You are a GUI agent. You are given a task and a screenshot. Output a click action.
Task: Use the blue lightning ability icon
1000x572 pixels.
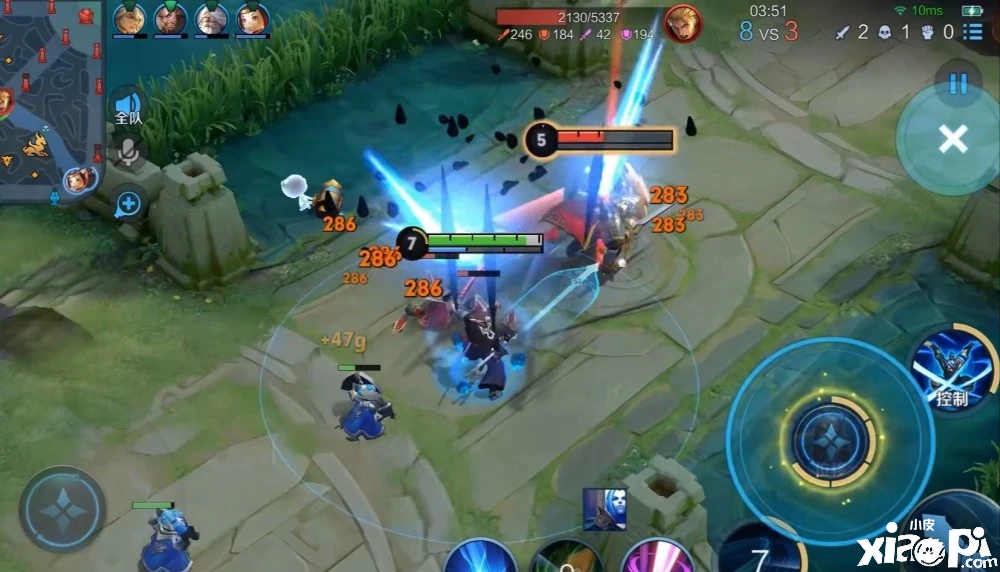coord(481,556)
